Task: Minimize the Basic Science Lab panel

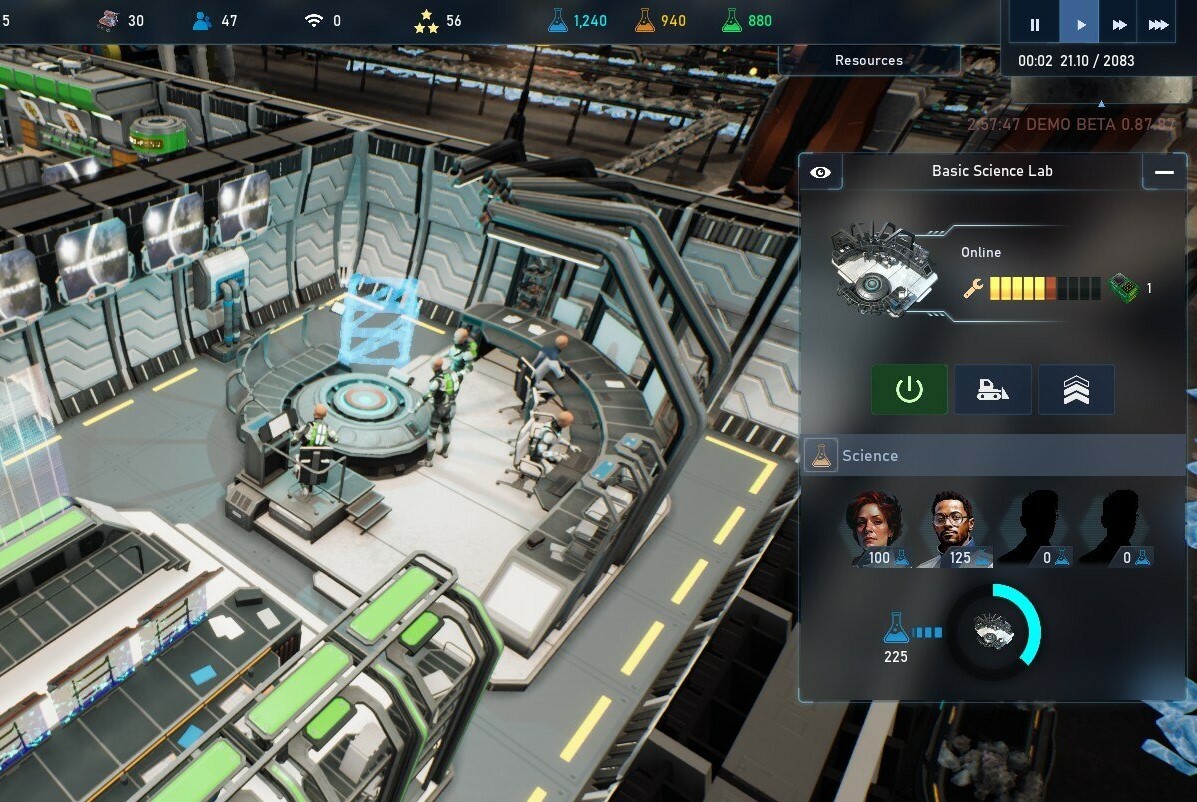Action: coord(1164,172)
